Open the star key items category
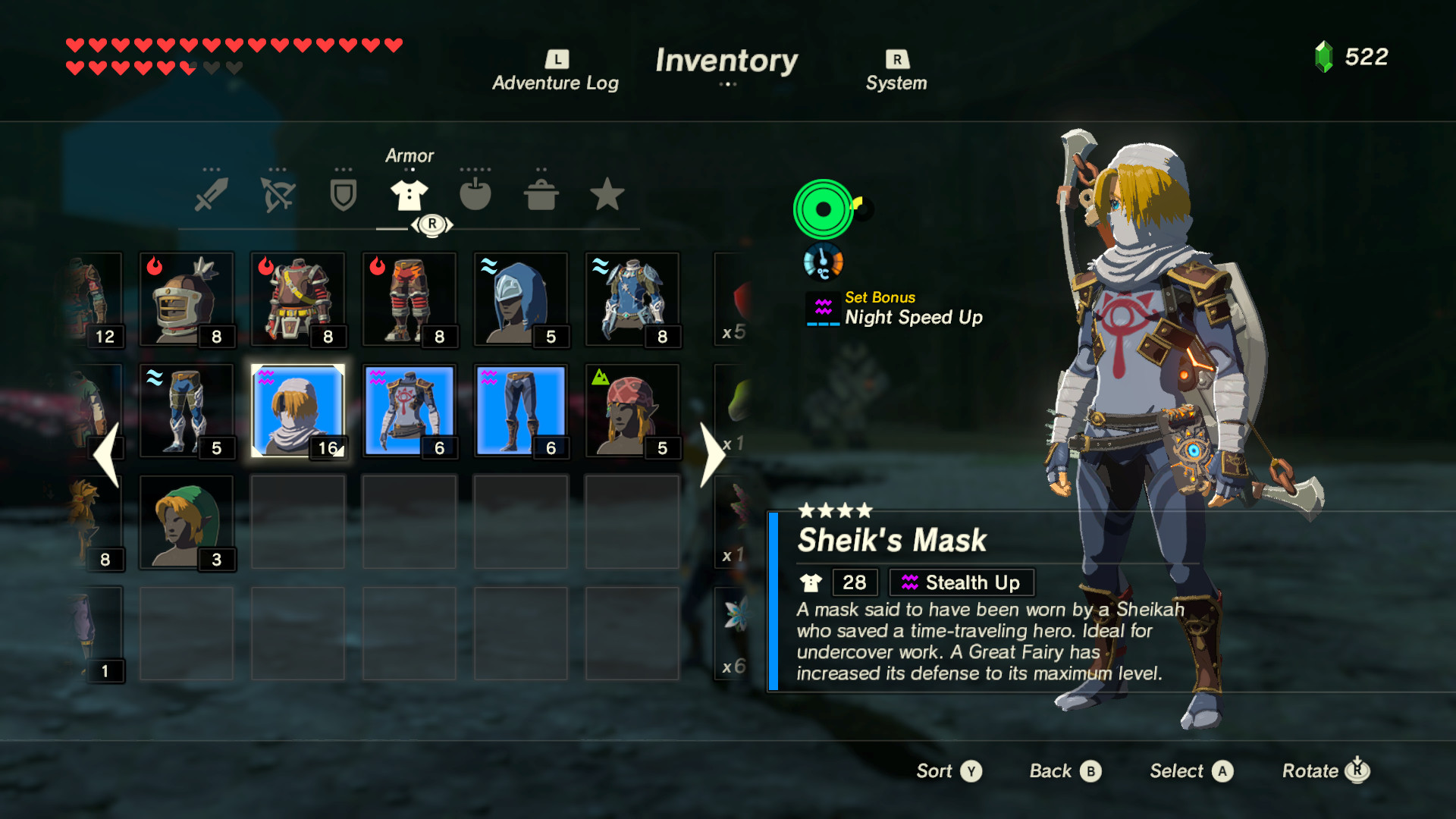This screenshot has width=1456, height=819. [x=606, y=195]
